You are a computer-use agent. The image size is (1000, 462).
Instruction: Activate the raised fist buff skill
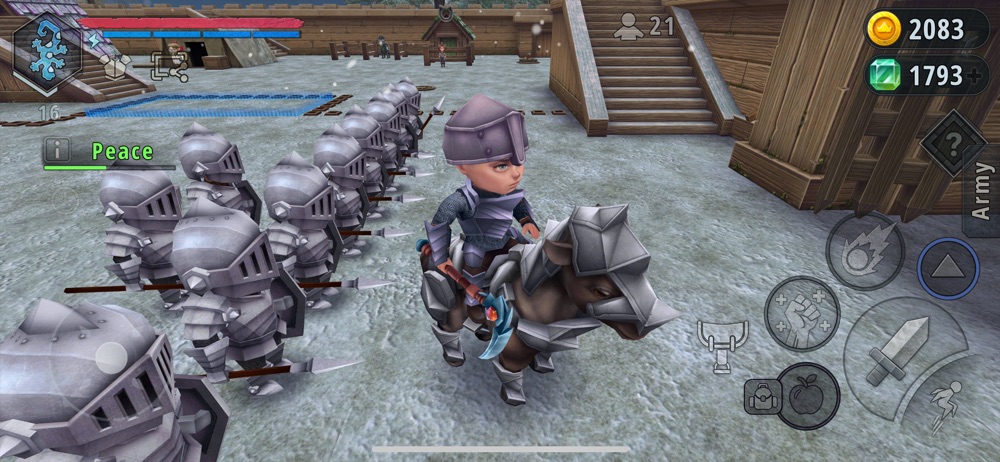coord(802,314)
